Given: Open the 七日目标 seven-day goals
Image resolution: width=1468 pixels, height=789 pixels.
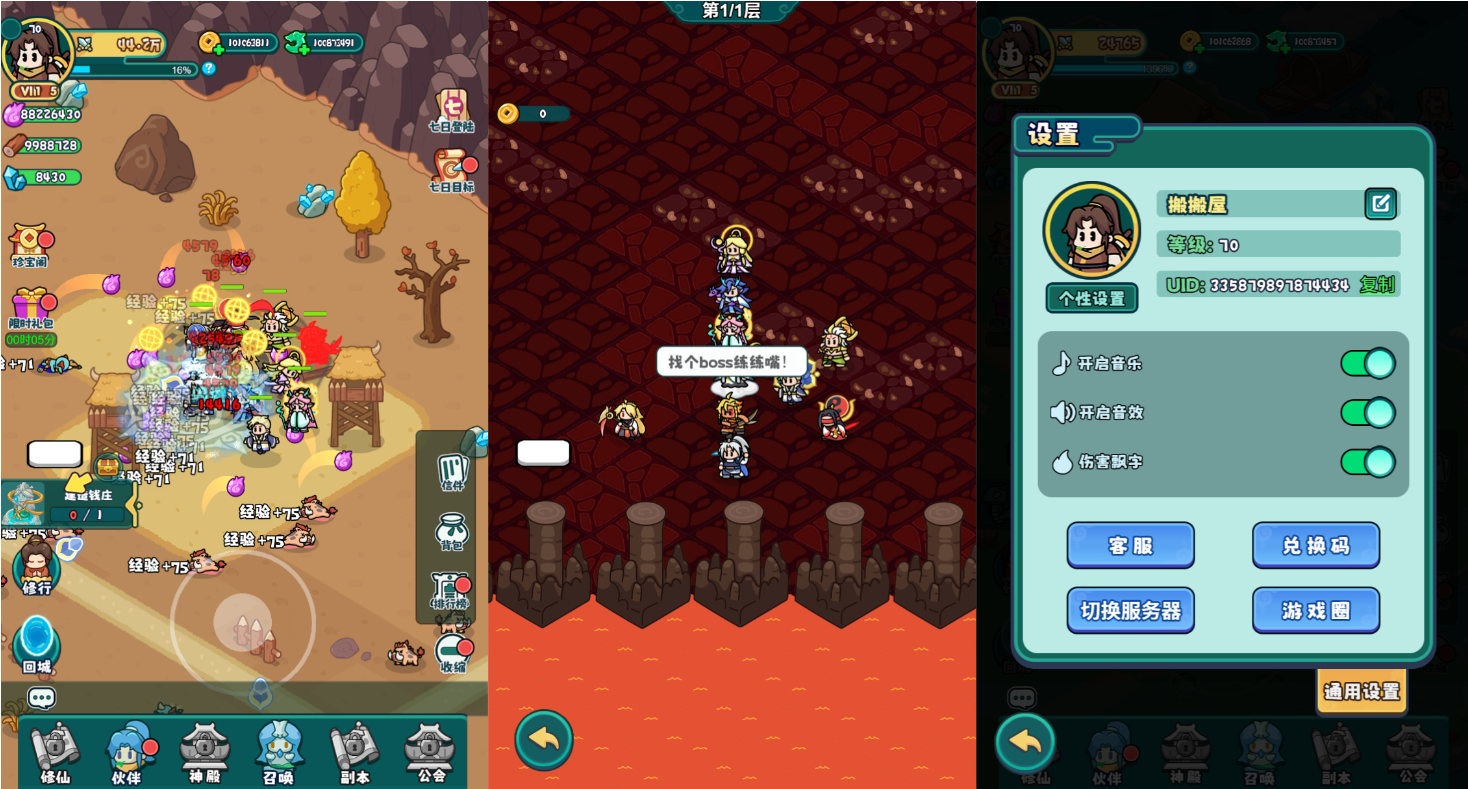Looking at the screenshot, I should click(452, 172).
